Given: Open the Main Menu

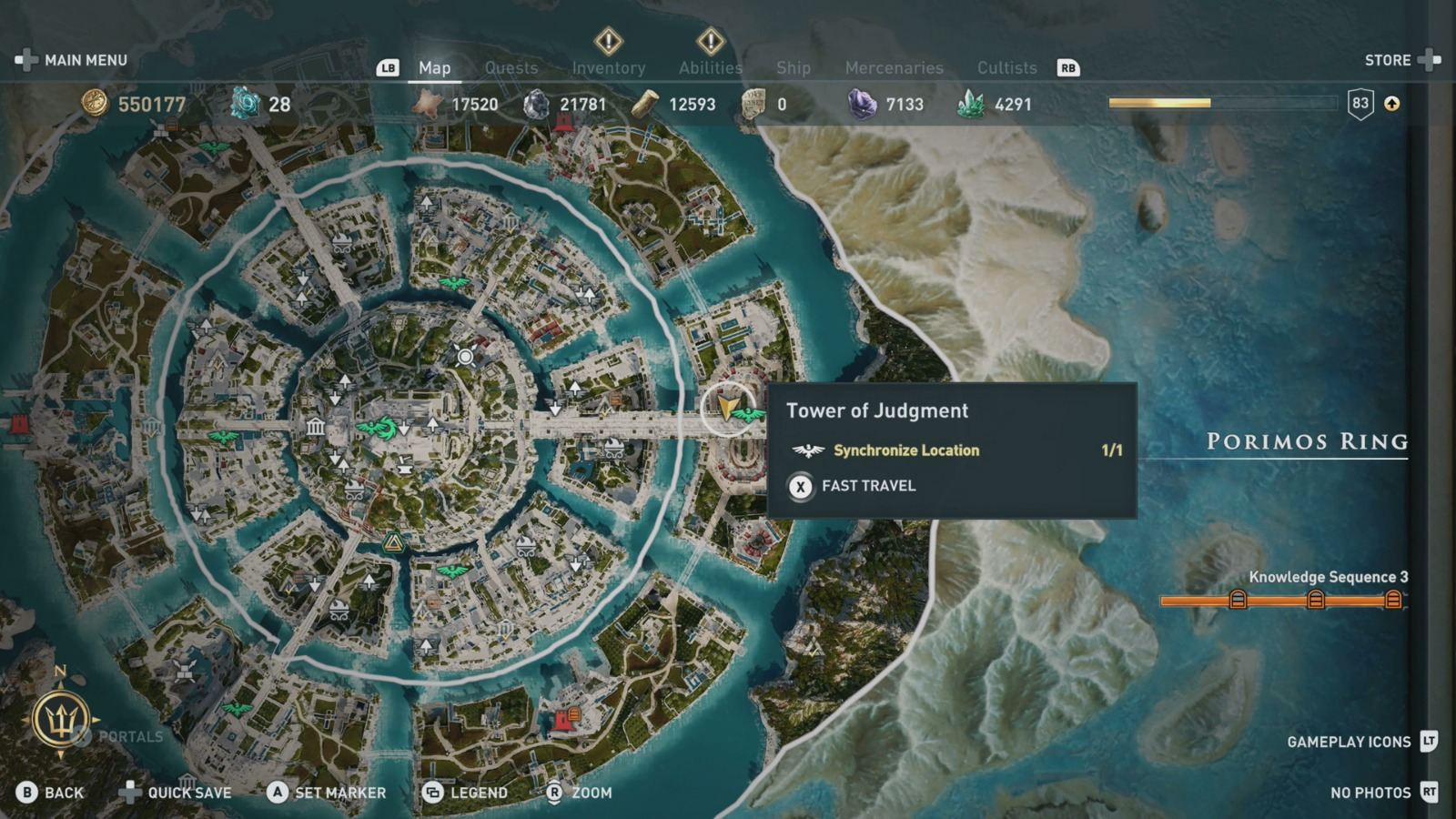Looking at the screenshot, I should [72, 60].
